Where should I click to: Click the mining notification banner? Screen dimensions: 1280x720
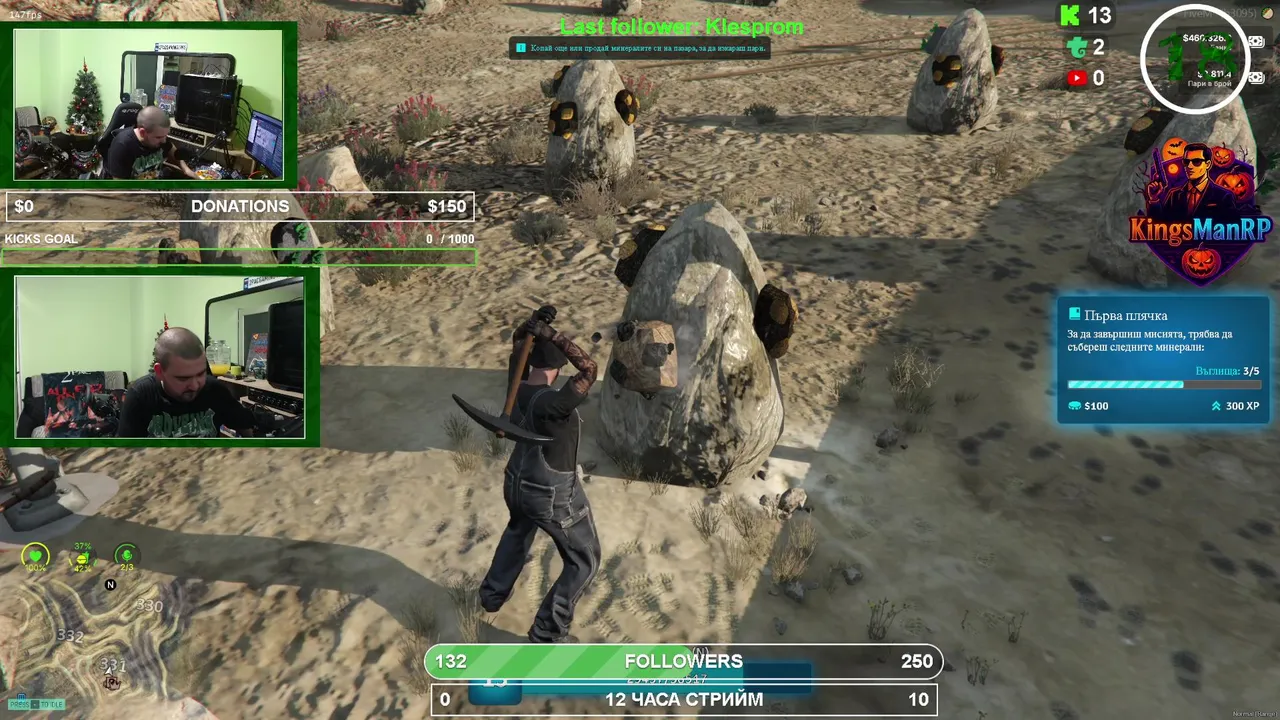pos(640,48)
